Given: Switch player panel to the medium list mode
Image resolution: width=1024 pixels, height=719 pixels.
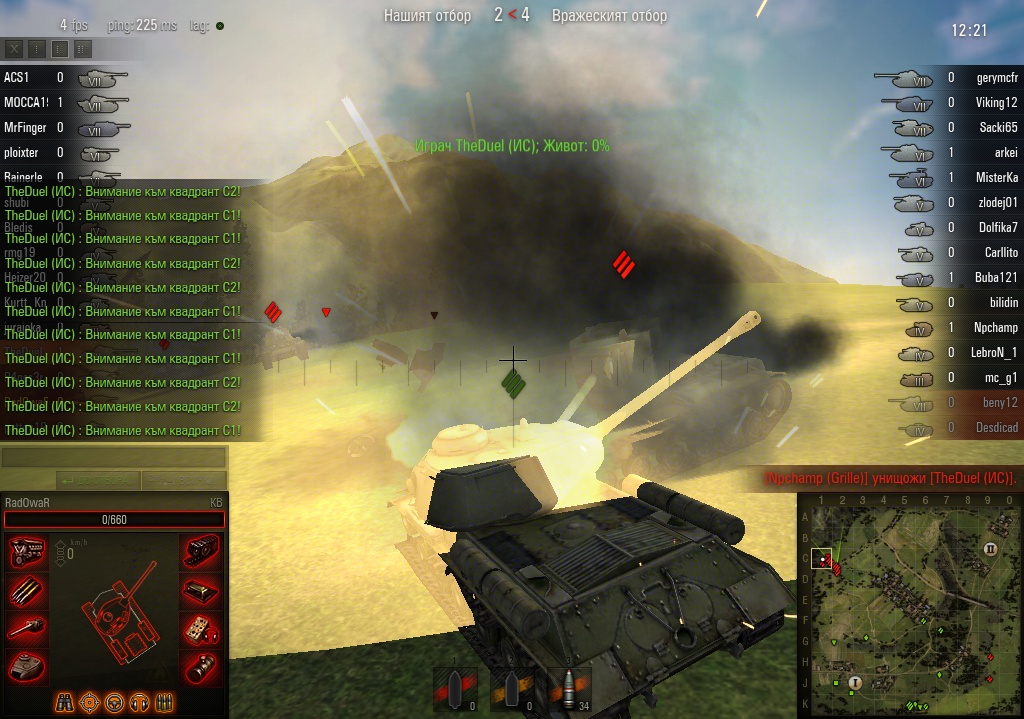Looking at the screenshot, I should click(x=60, y=48).
